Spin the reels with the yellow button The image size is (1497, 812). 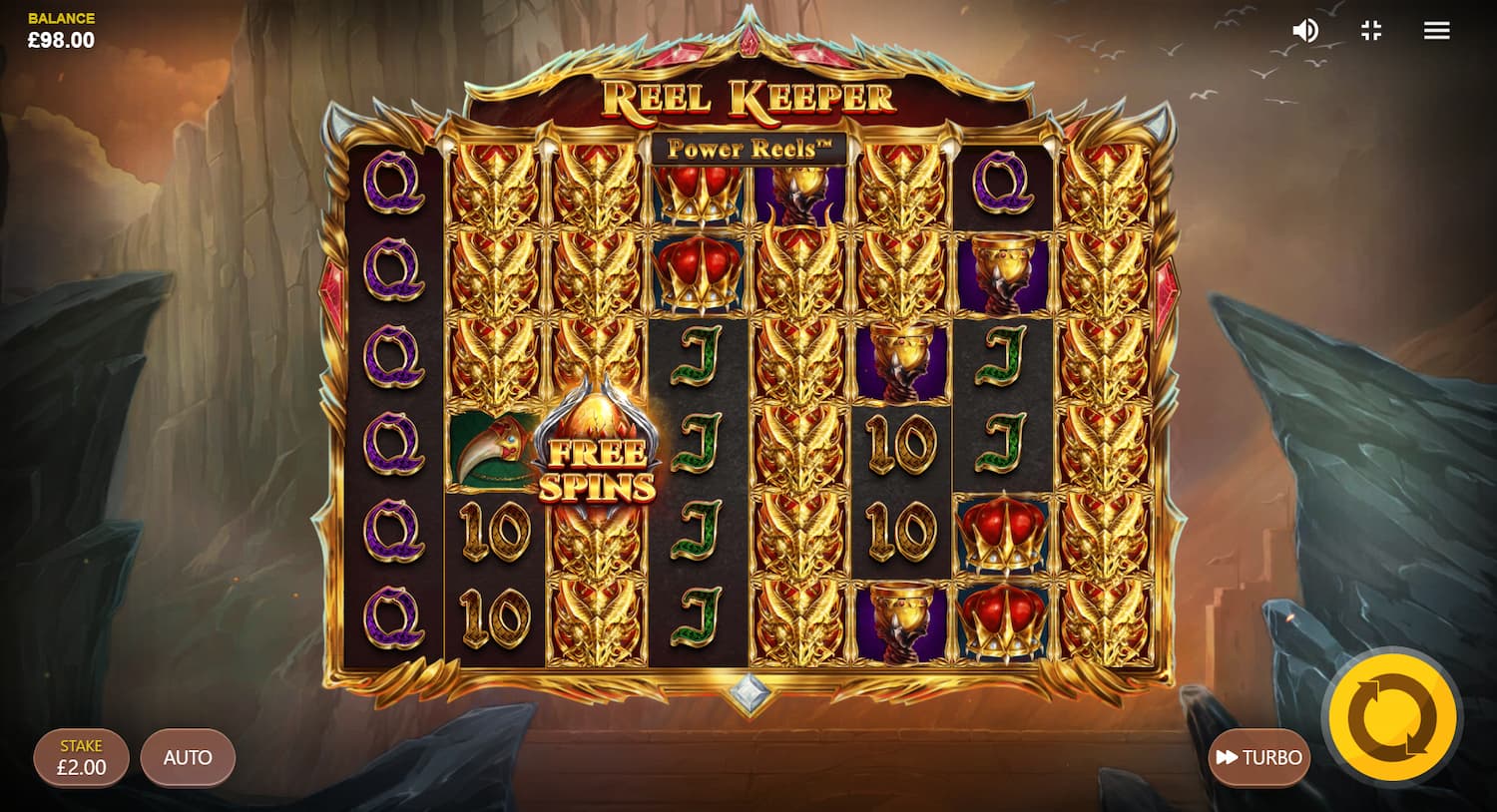tap(1392, 717)
